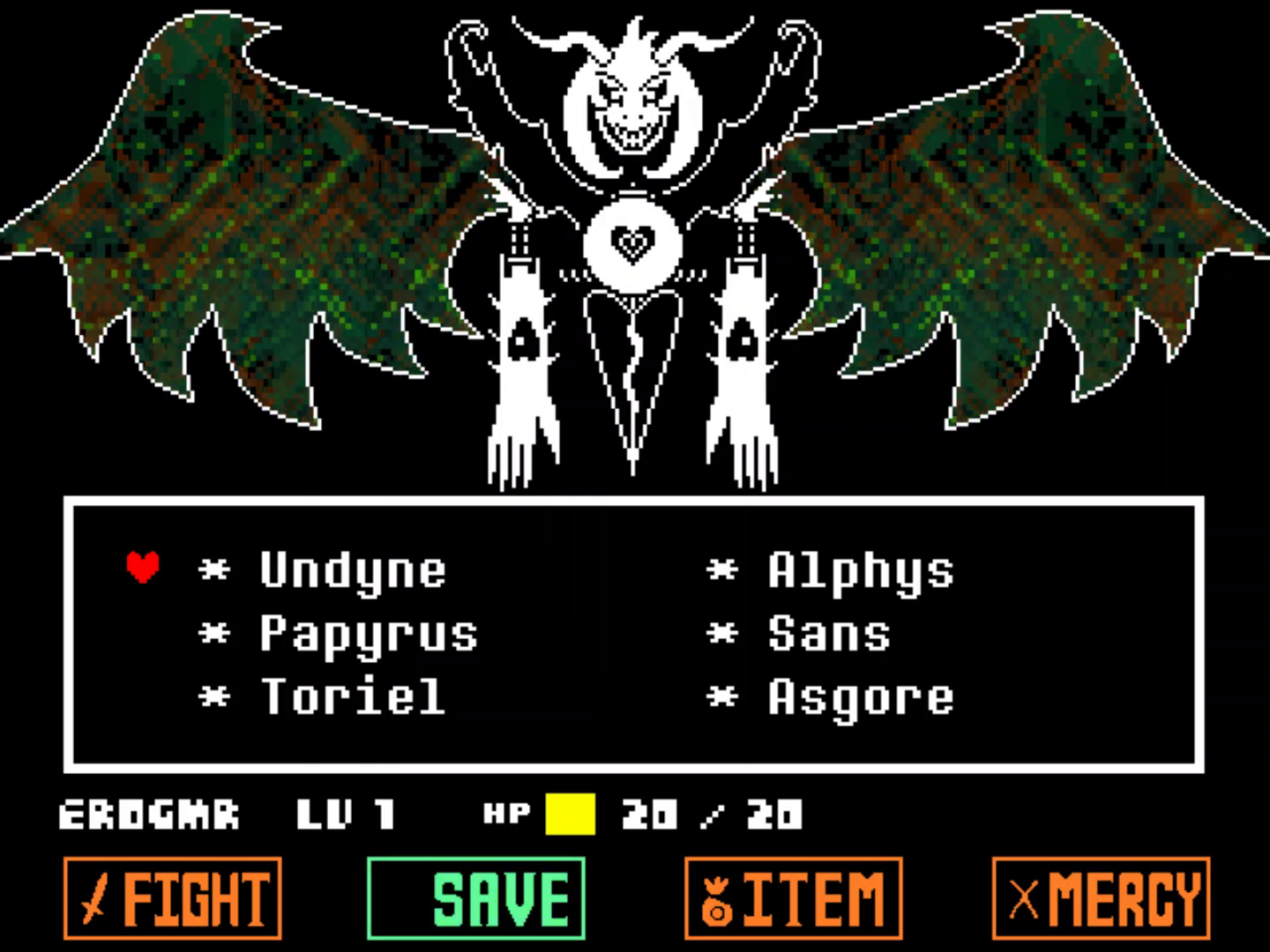1270x952 pixels.
Task: Click the asterisk beside Asgore
Action: point(723,696)
